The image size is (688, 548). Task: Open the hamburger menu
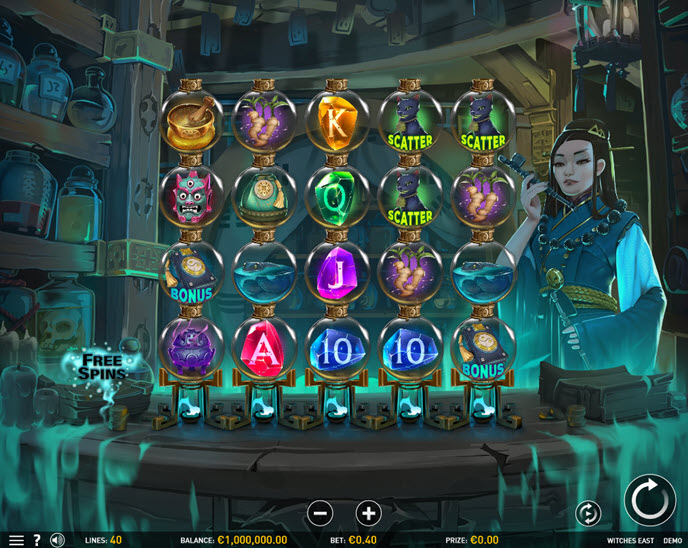click(x=16, y=540)
